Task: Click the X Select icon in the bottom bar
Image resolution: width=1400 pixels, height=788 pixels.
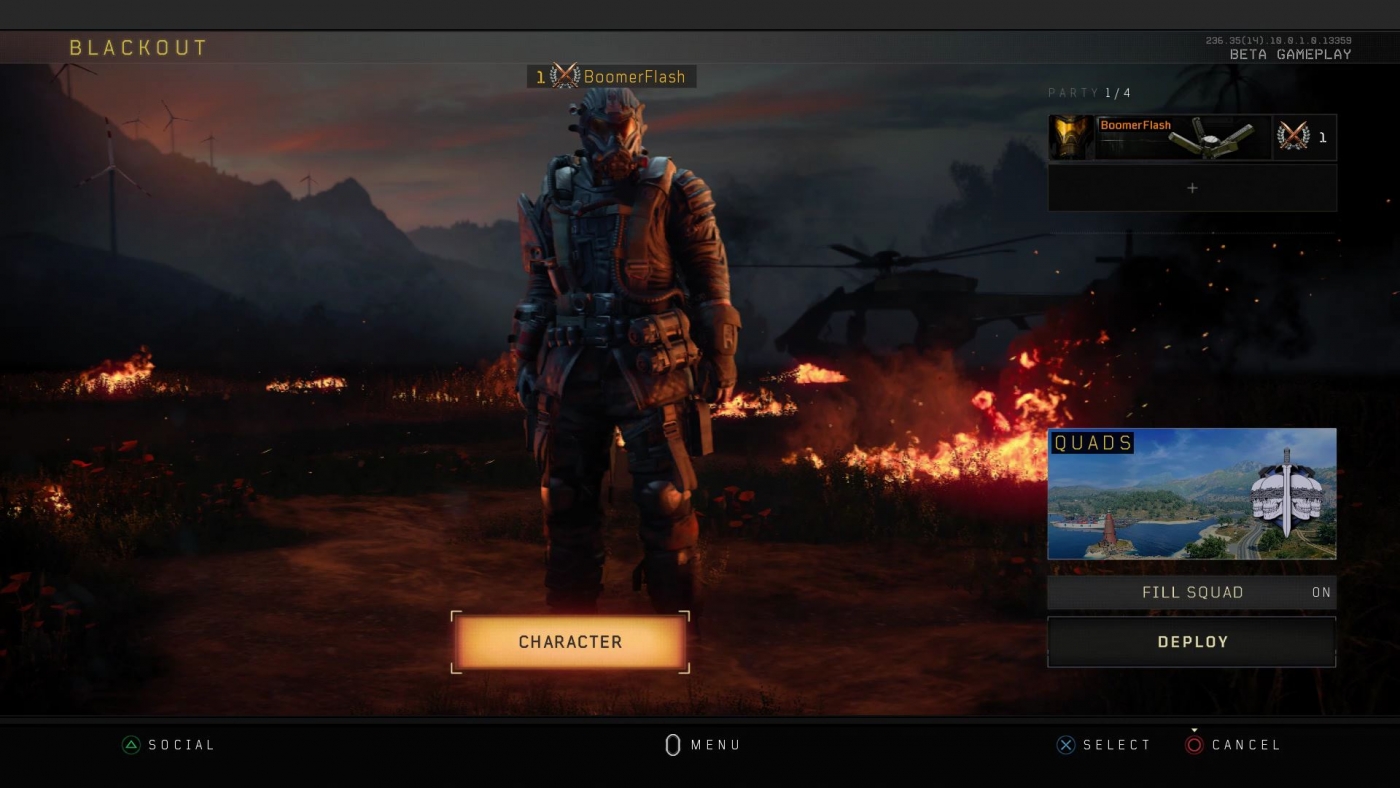Action: [x=1064, y=744]
